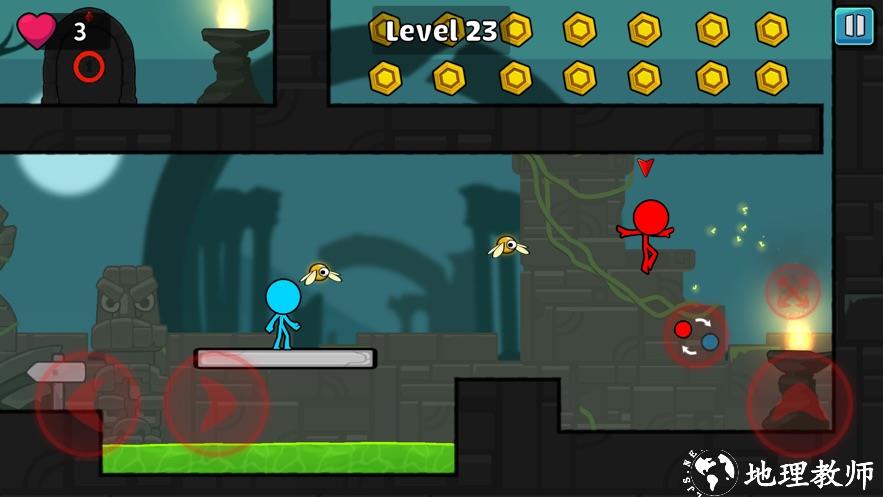Hit the jump up-arrow button
Viewport: 883px width, 497px height.
799,405
